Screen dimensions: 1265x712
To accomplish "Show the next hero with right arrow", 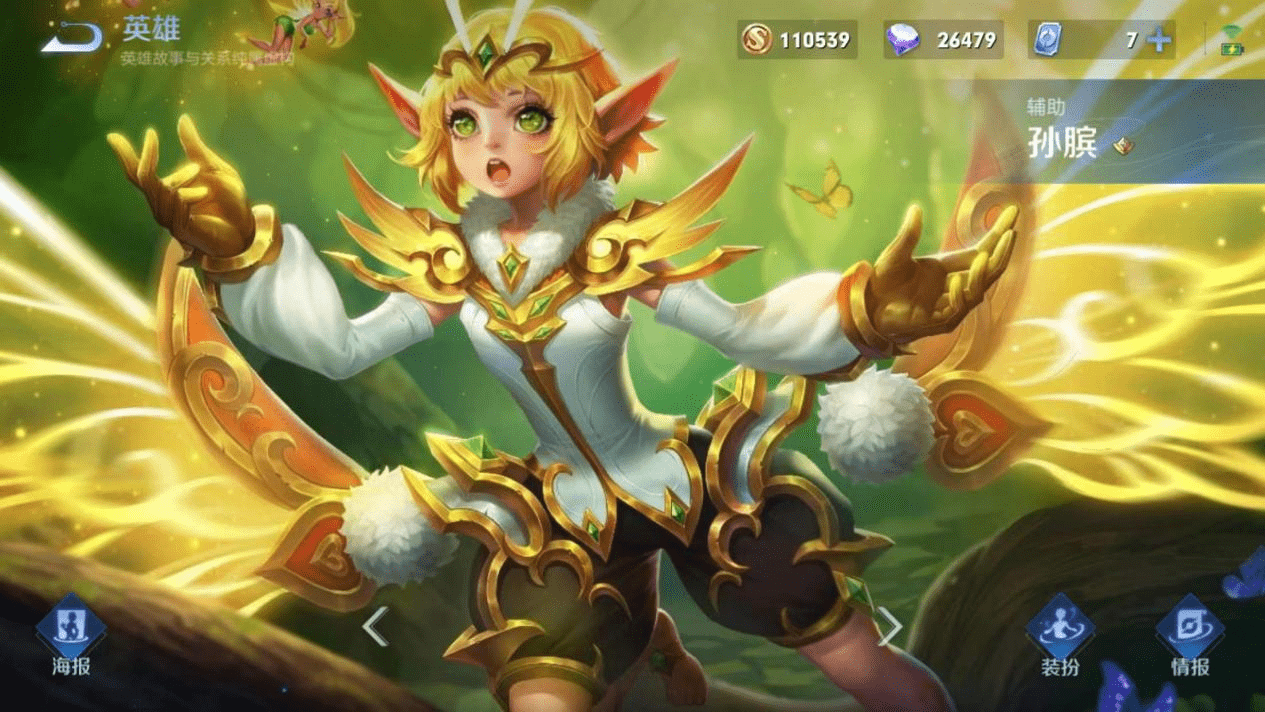I will [x=889, y=627].
